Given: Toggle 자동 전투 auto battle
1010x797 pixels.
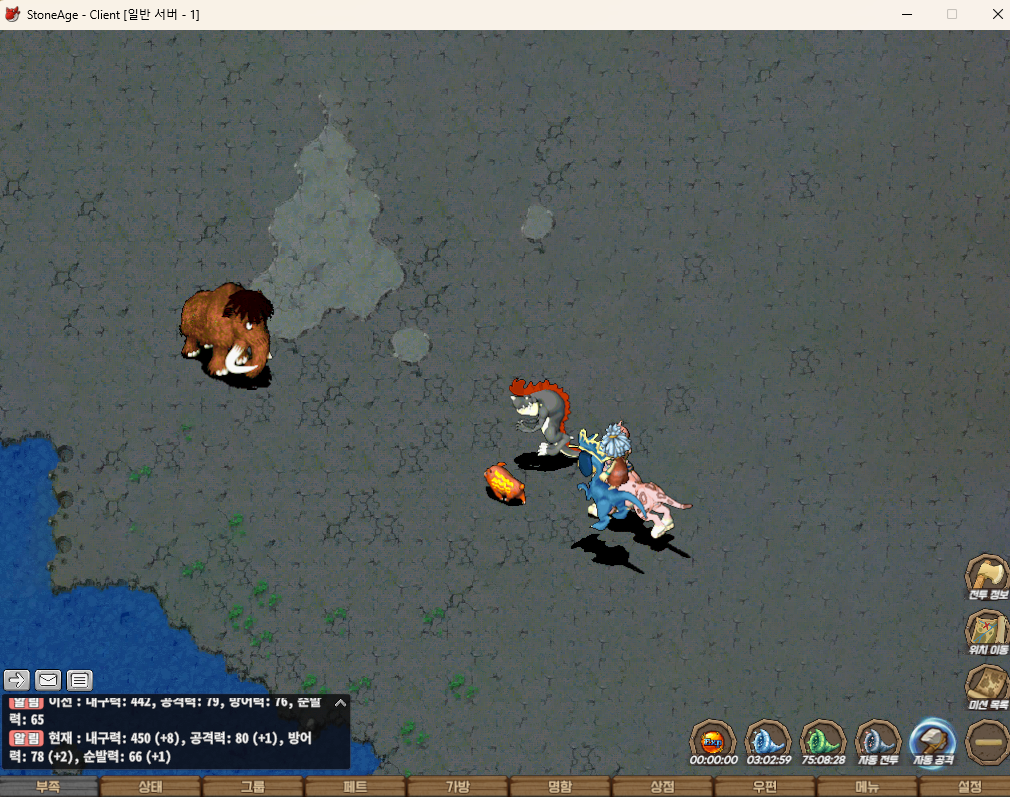Looking at the screenshot, I should [878, 741].
